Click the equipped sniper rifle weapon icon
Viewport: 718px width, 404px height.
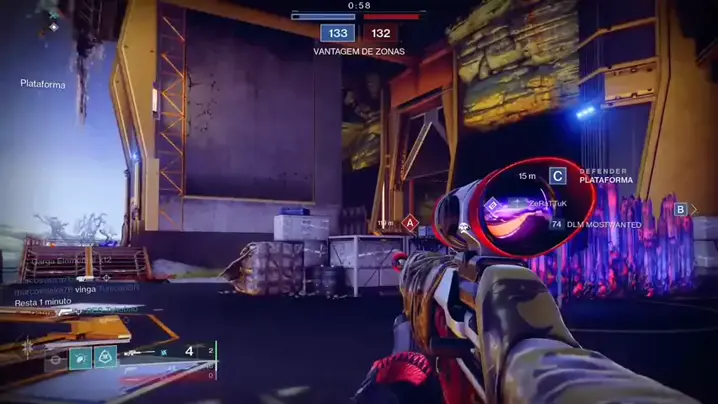pyautogui.click(x=140, y=353)
